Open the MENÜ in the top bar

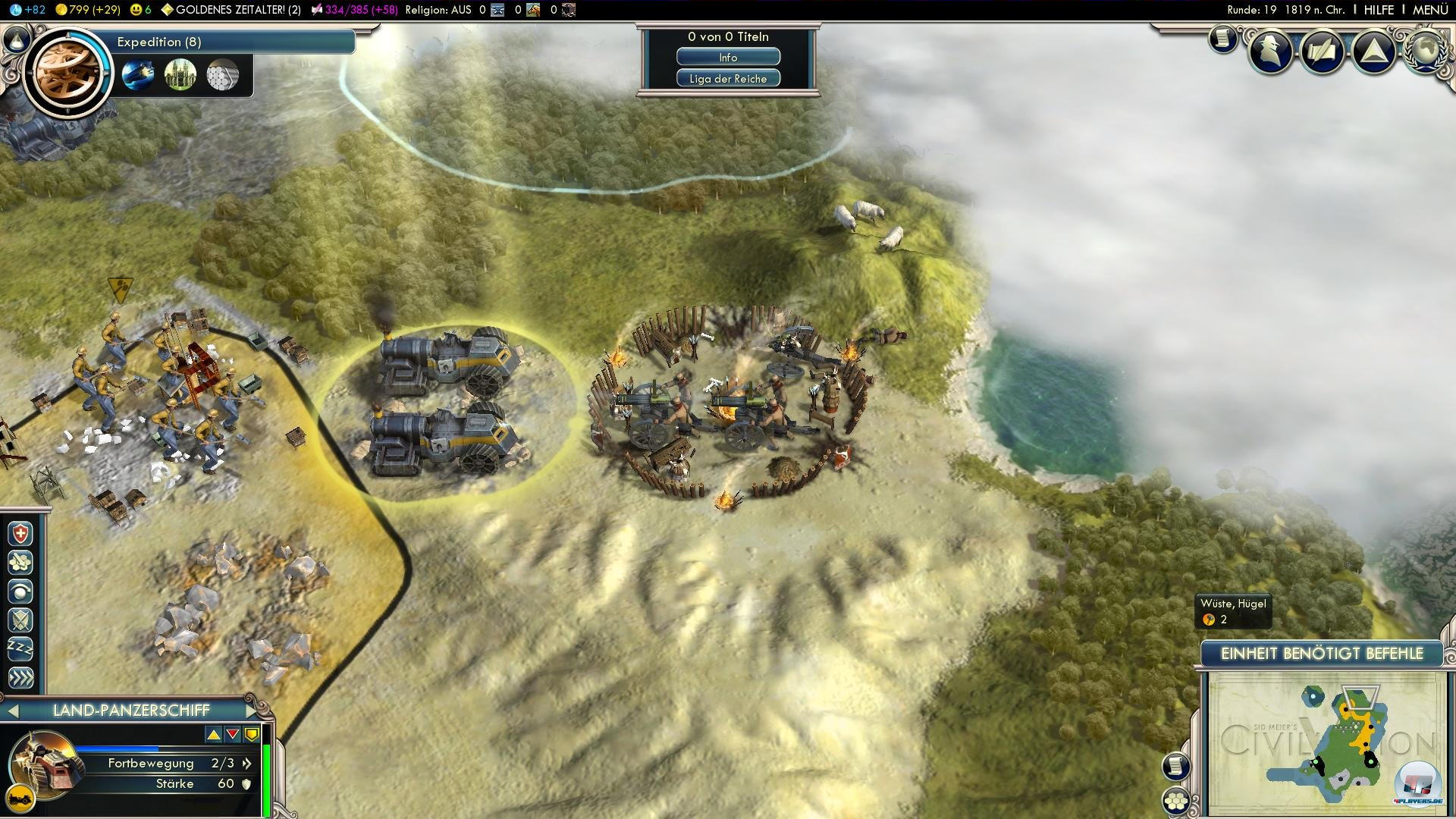1430,10
